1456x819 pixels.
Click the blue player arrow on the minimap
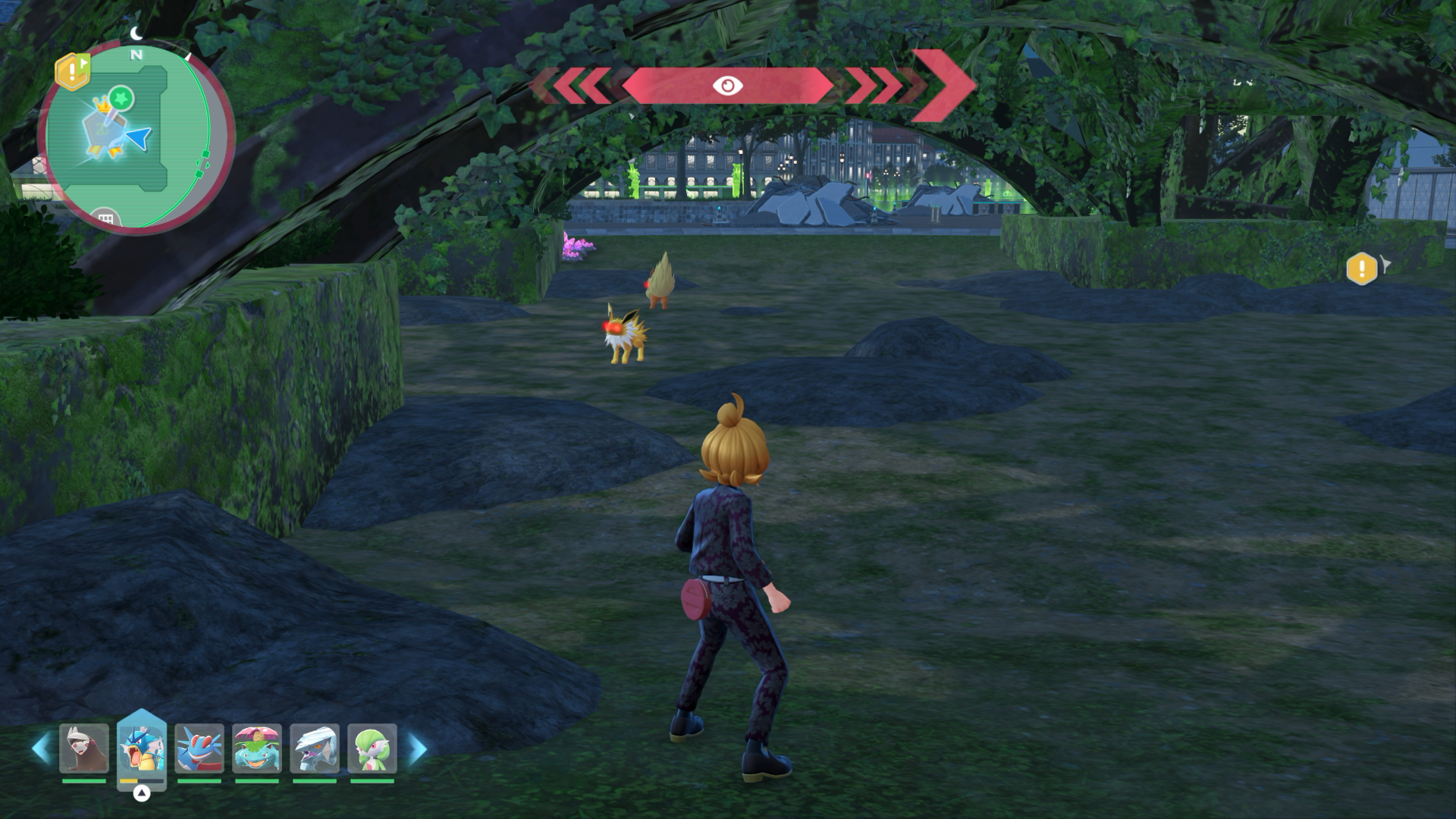138,139
